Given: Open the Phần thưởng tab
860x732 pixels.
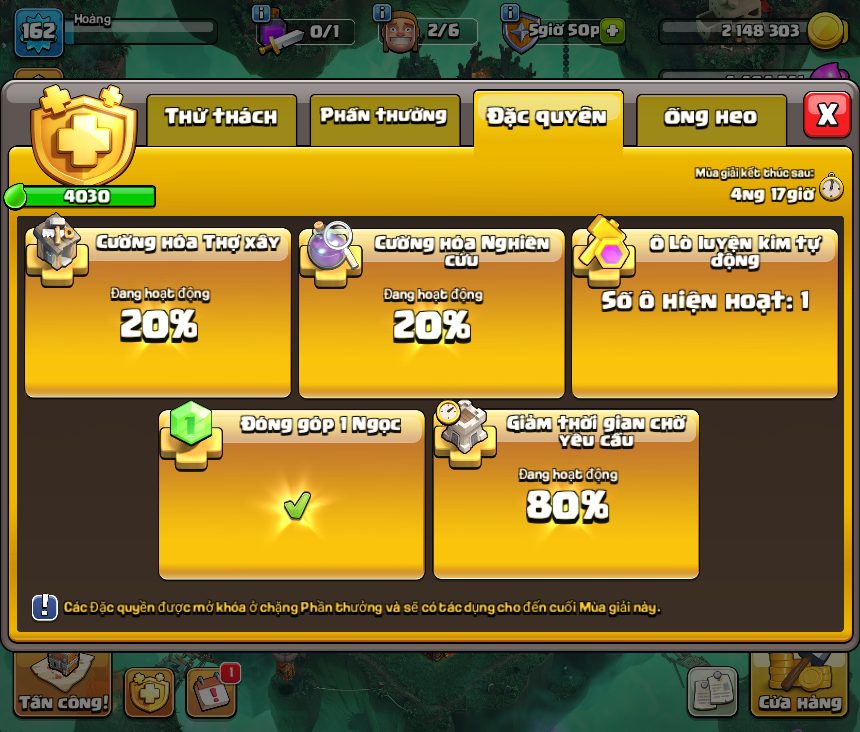Looking at the screenshot, I should (384, 117).
